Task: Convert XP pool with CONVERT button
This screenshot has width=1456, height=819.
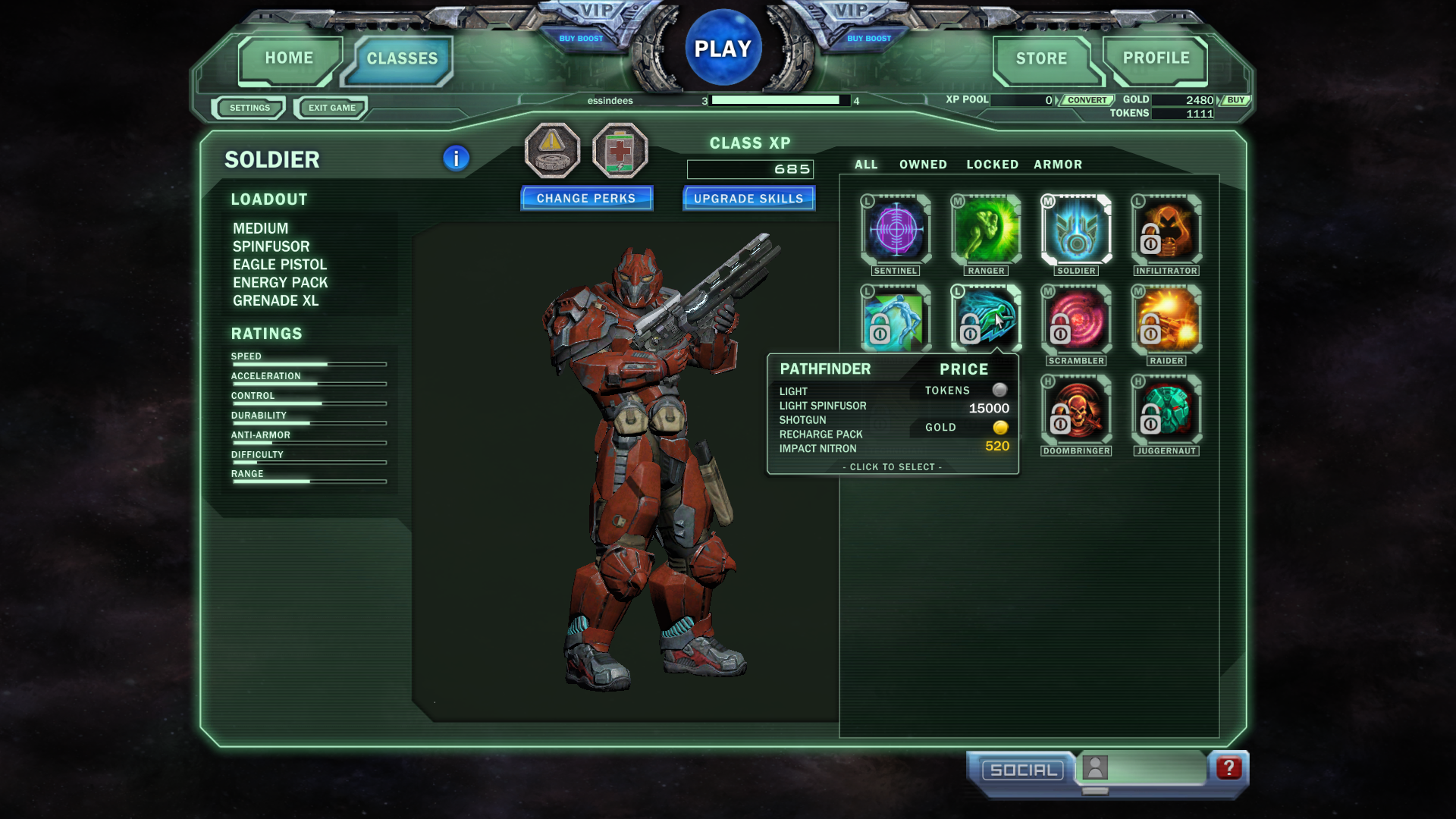Action: click(x=1087, y=100)
